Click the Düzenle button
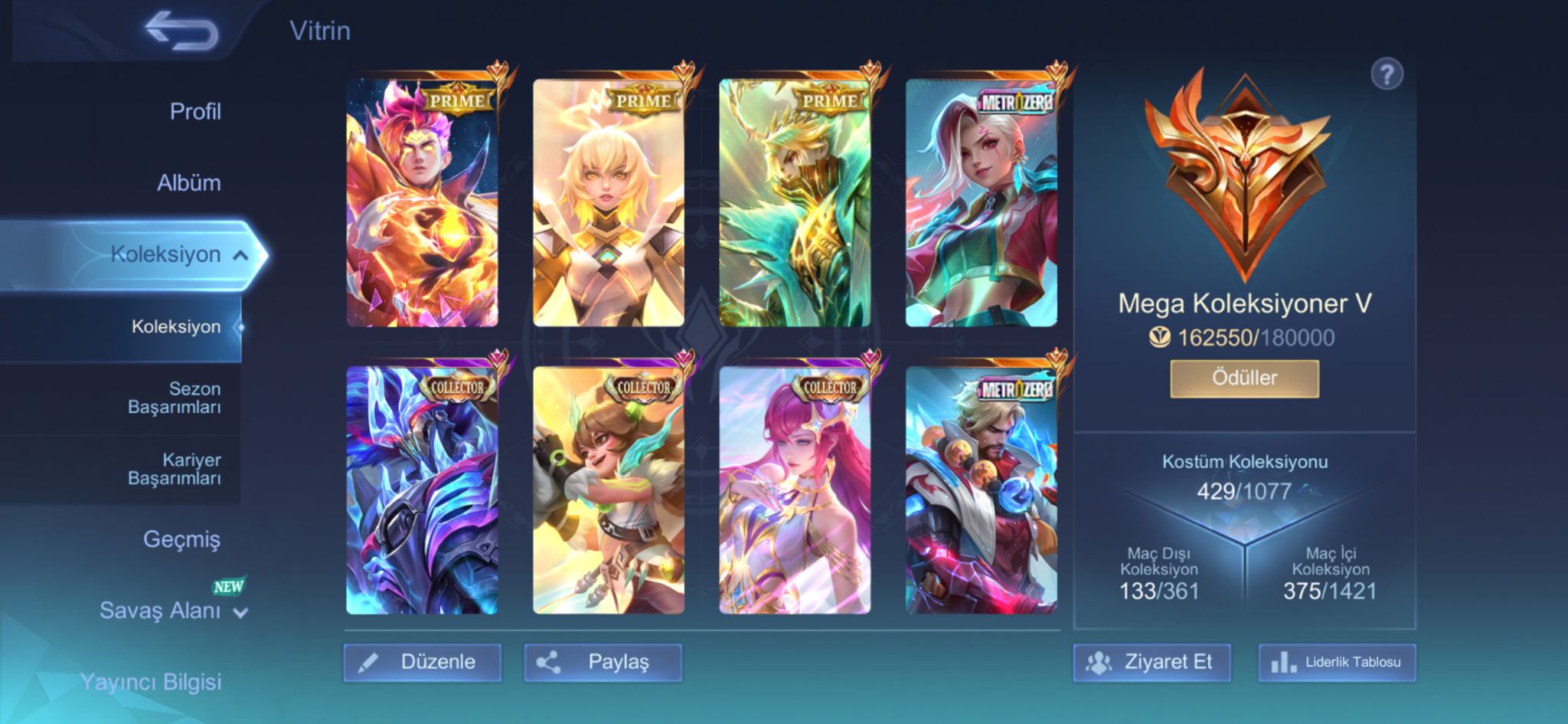Viewport: 1568px width, 724px height. coord(423,662)
